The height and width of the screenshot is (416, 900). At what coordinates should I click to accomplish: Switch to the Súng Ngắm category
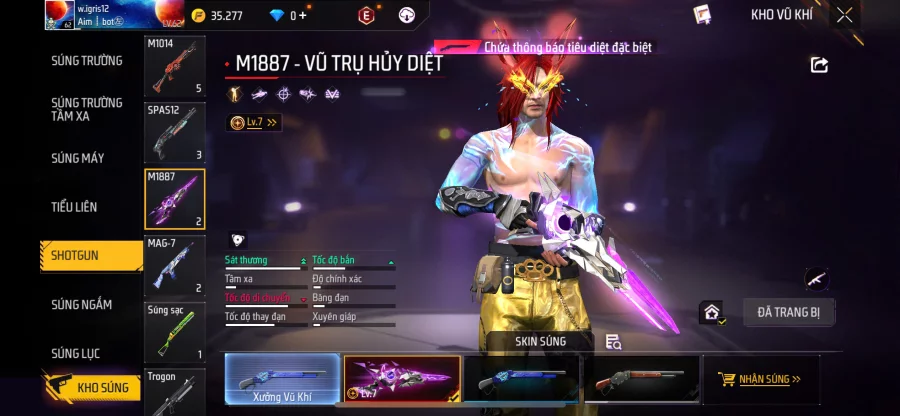coord(82,304)
